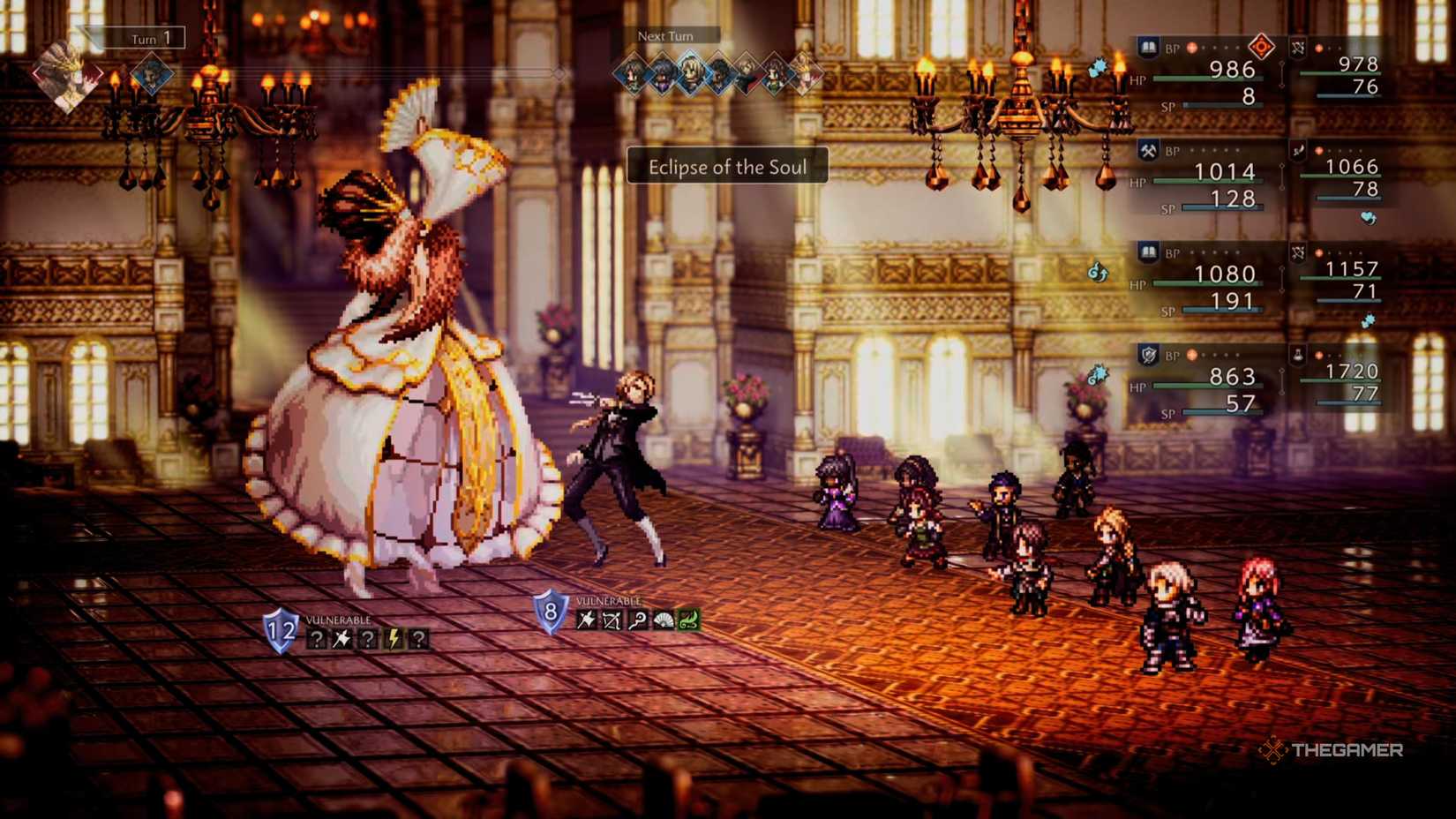Click the red boss marker diamond above 986 HP
This screenshot has height=819, width=1456.
click(x=1263, y=46)
